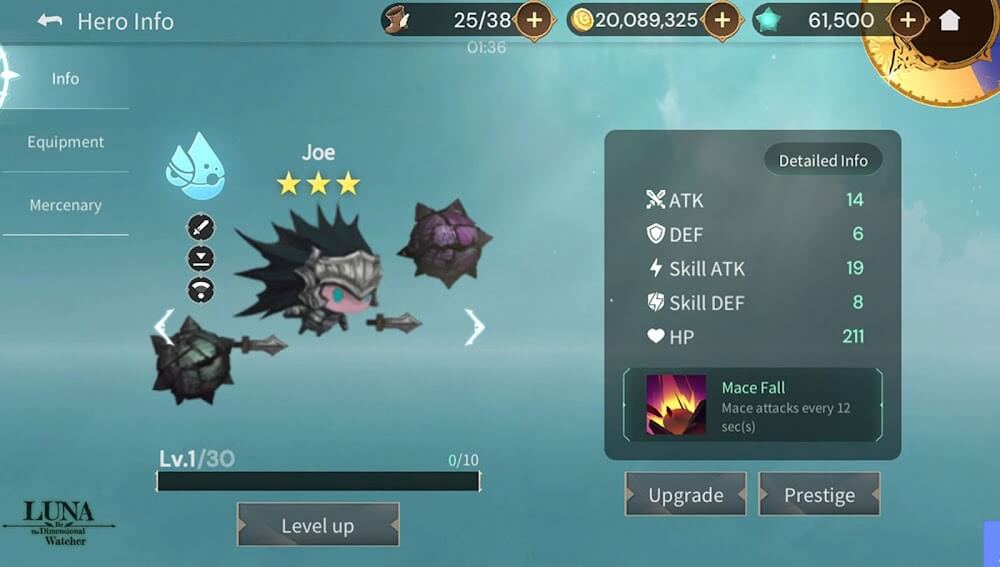Viewport: 1000px width, 567px height.
Task: Open the Prestige option
Action: point(819,495)
